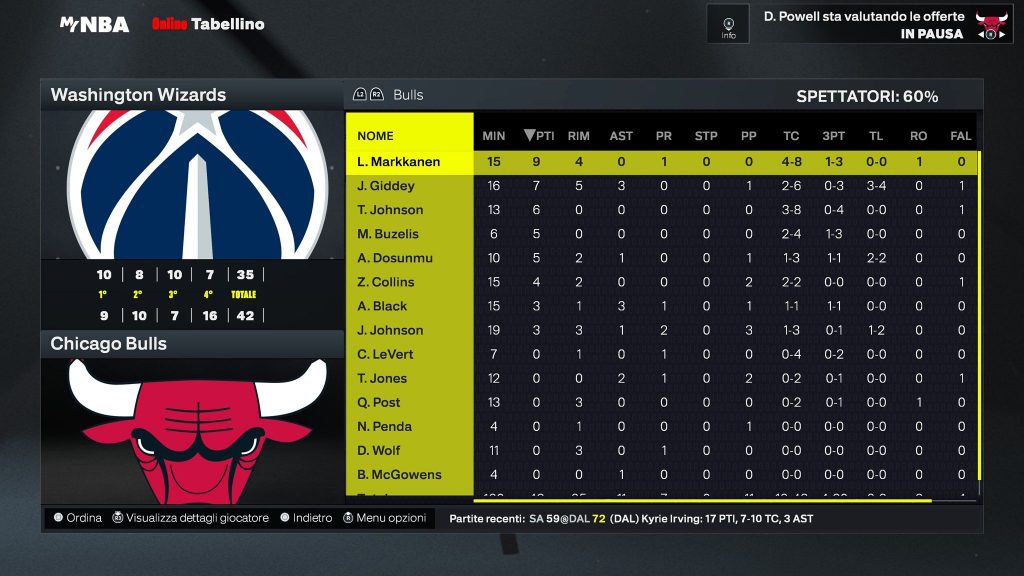Image resolution: width=1024 pixels, height=576 pixels.
Task: Sort players by MIN column header
Action: (494, 136)
